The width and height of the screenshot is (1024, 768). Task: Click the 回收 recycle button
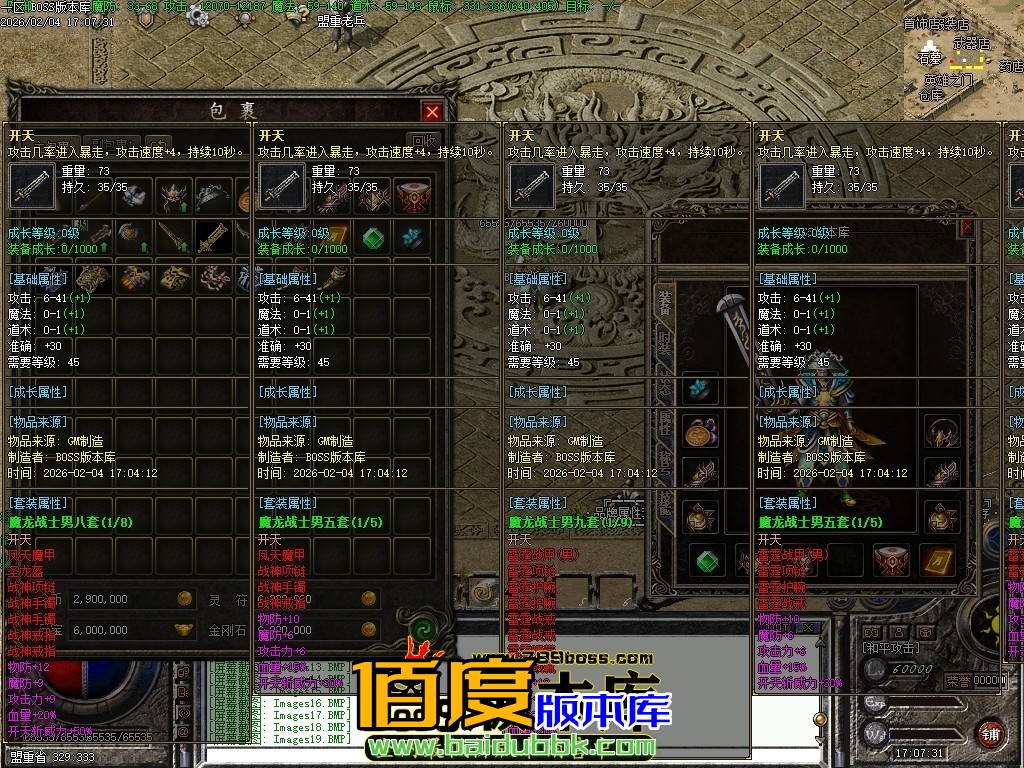424,141
